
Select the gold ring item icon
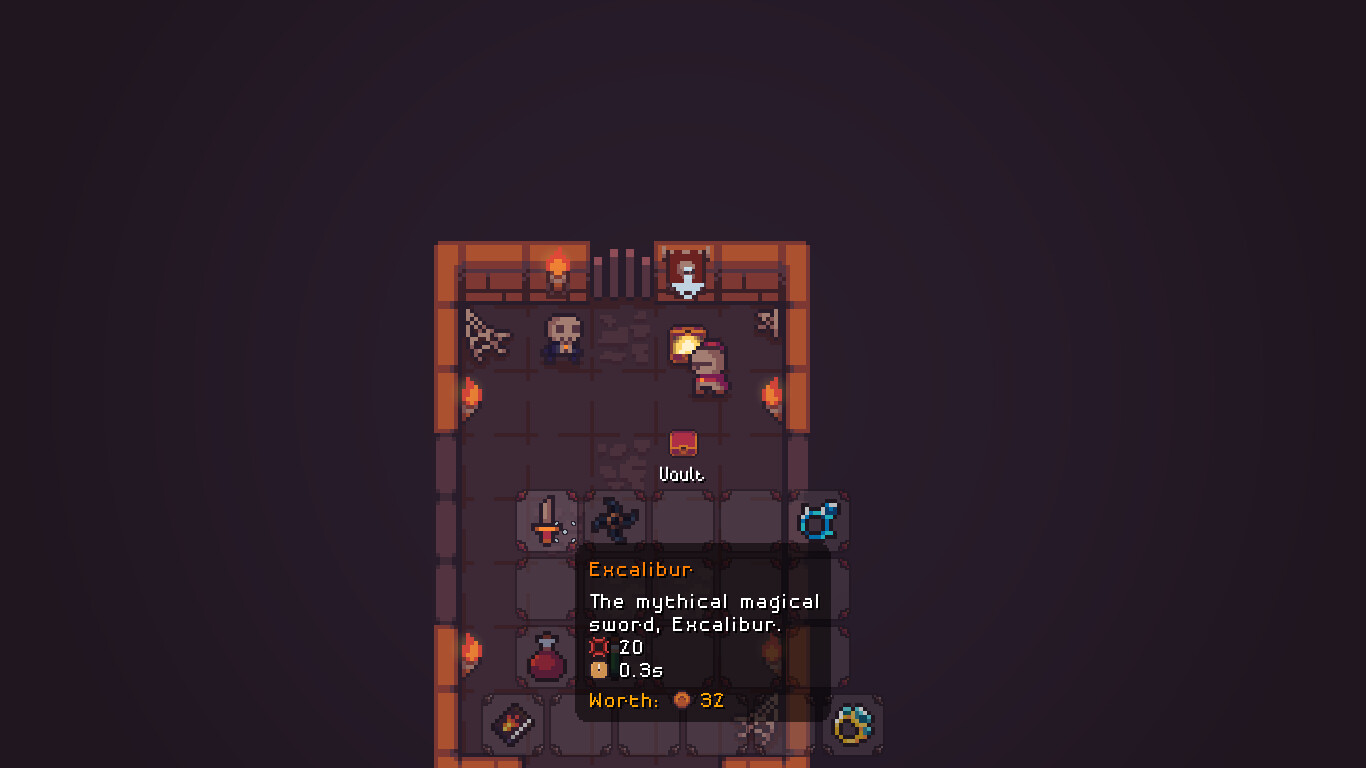[x=851, y=723]
